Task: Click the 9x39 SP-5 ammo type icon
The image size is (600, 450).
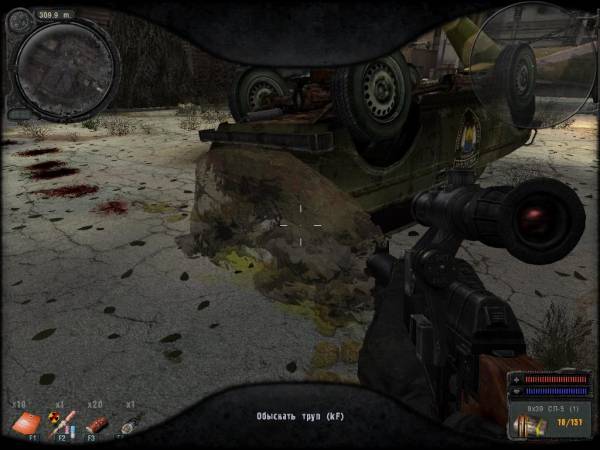Action: [529, 427]
